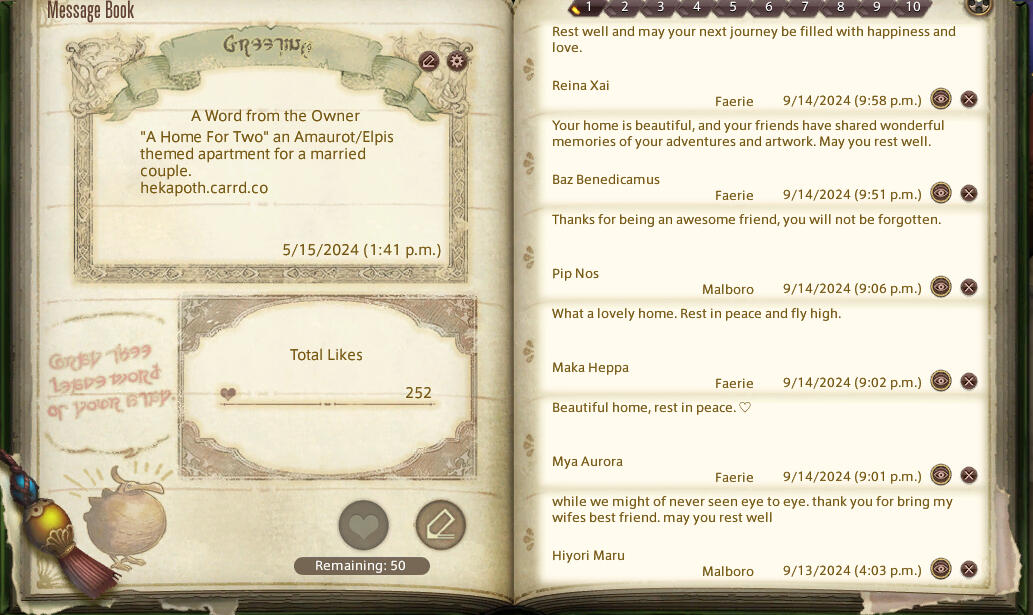Go to page tab 10

[x=912, y=7]
